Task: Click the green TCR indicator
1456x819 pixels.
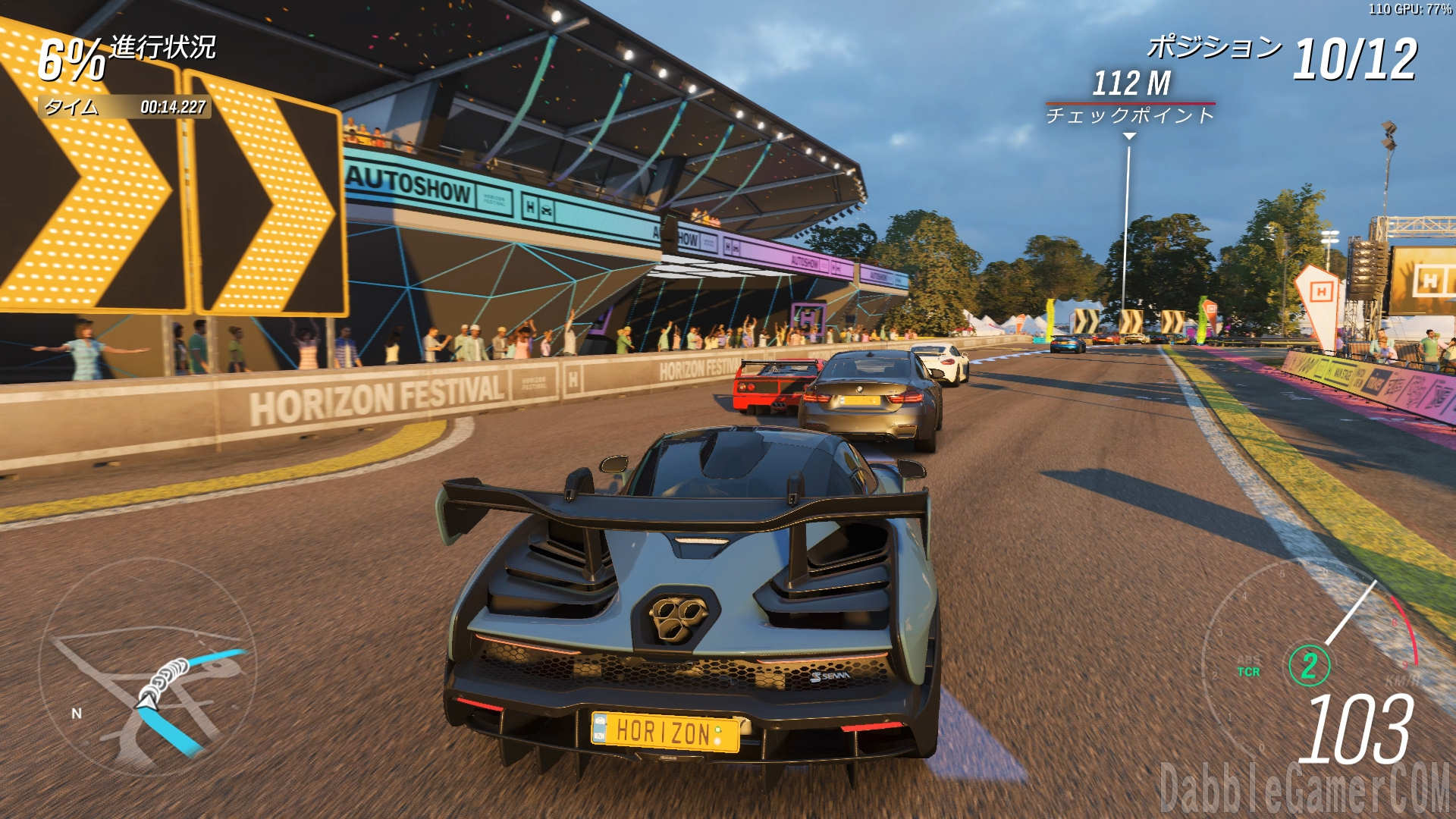Action: (1248, 672)
